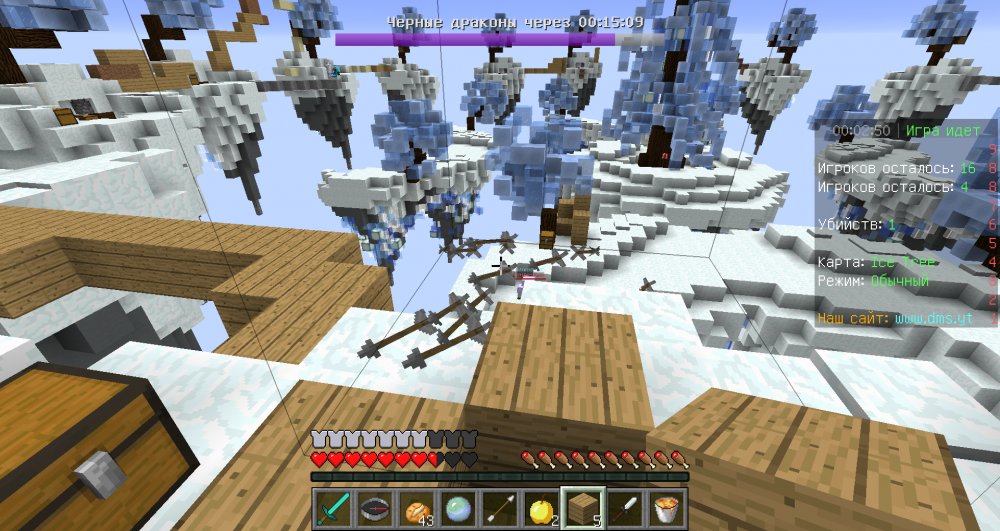
Task: Select the pale round orb hotbar slot
Action: point(458,508)
